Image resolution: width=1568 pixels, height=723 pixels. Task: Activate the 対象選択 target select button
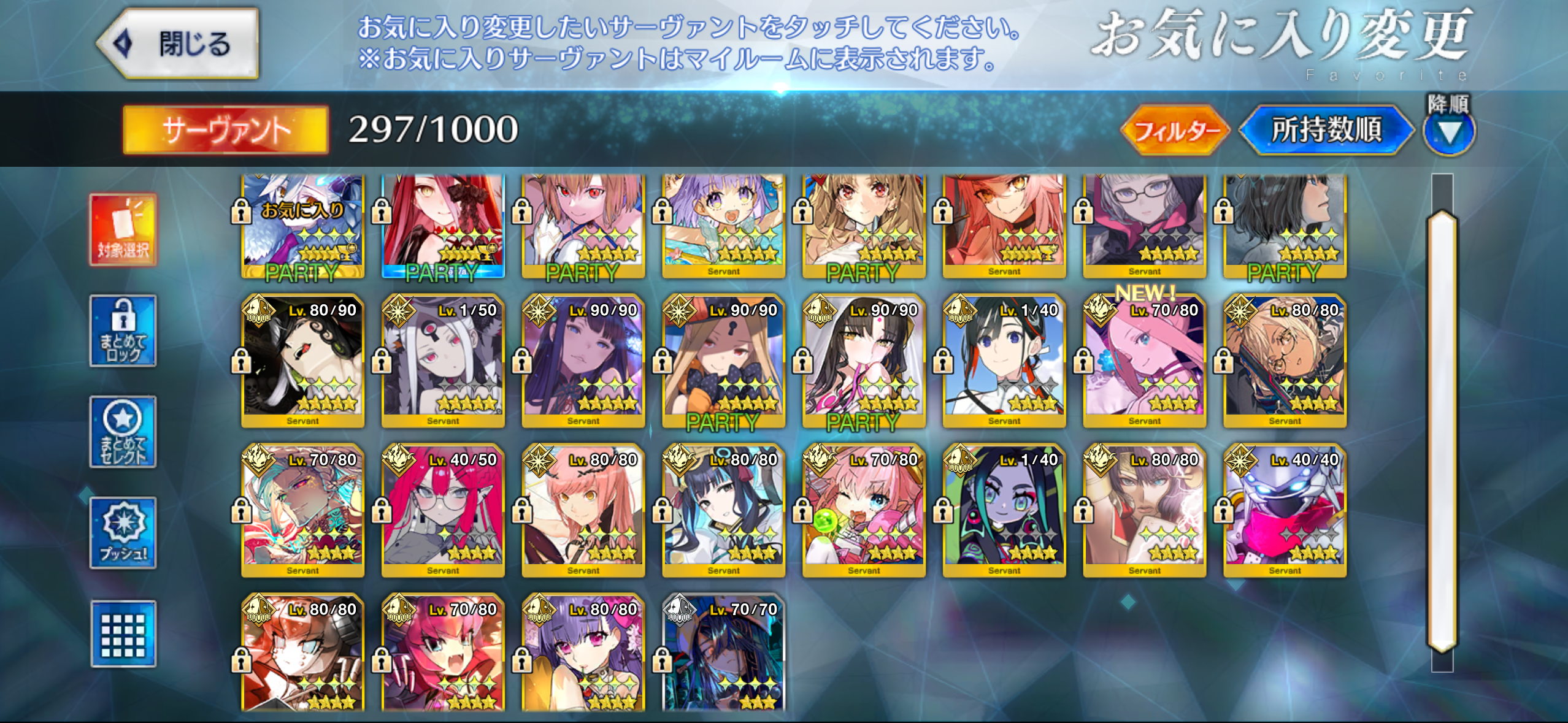click(x=123, y=230)
